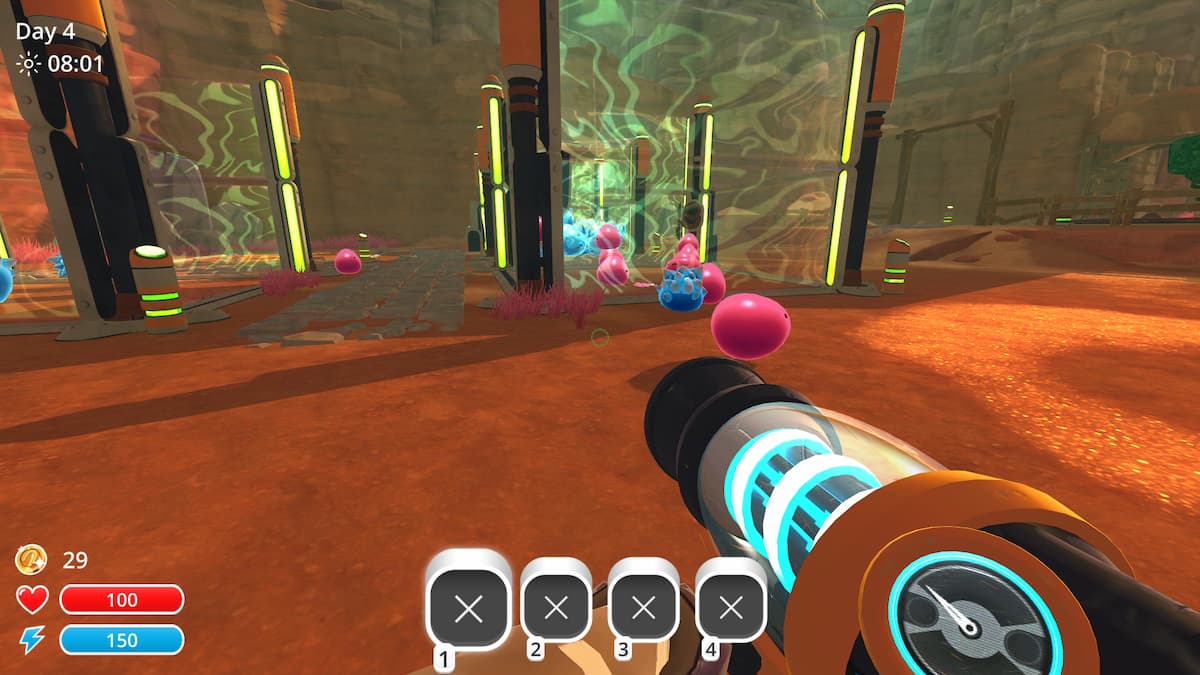Activate the slot numbered 4
This screenshot has width=1200, height=675.
(731, 606)
